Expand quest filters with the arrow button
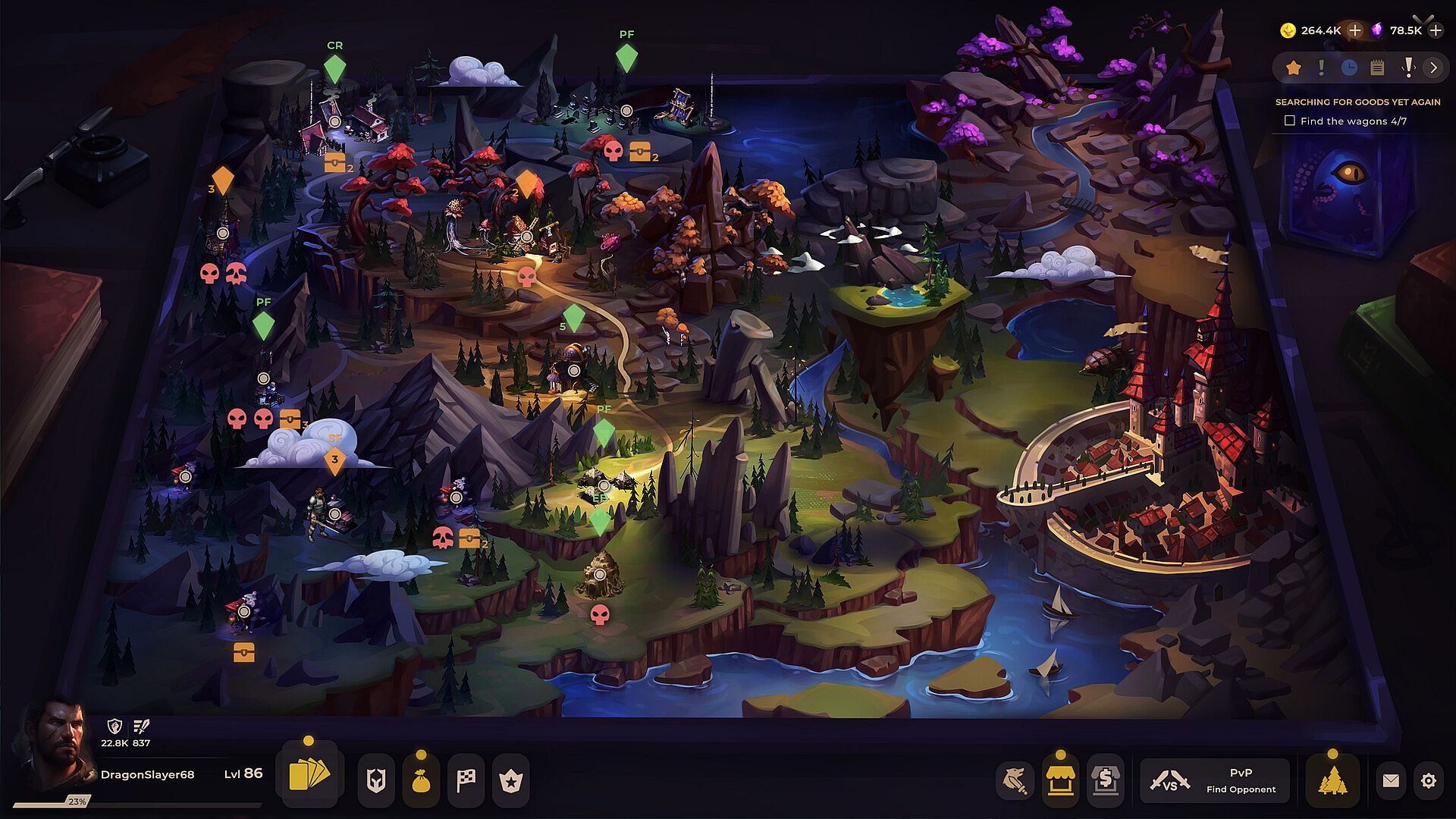This screenshot has width=1456, height=819. 1433,68
